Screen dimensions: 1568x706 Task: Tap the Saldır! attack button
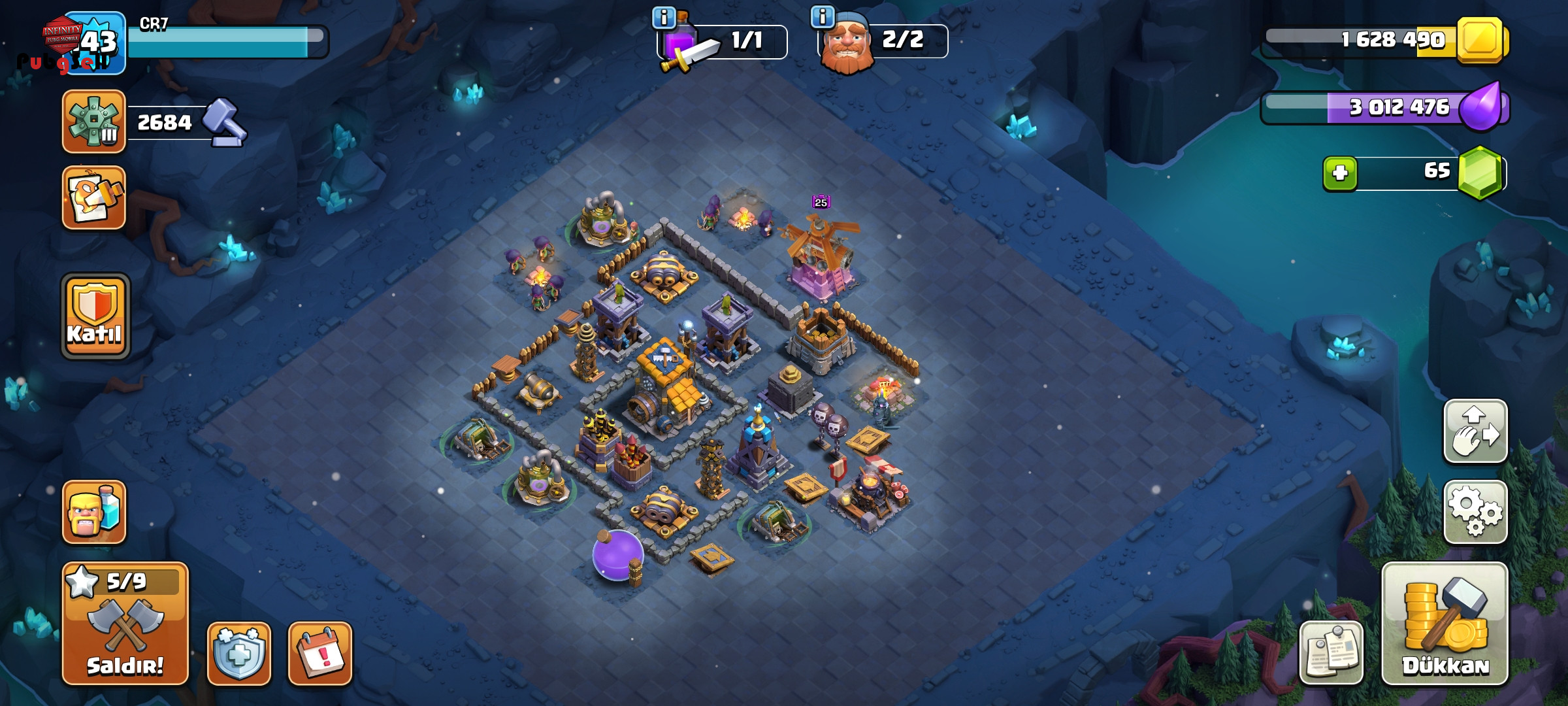click(125, 623)
